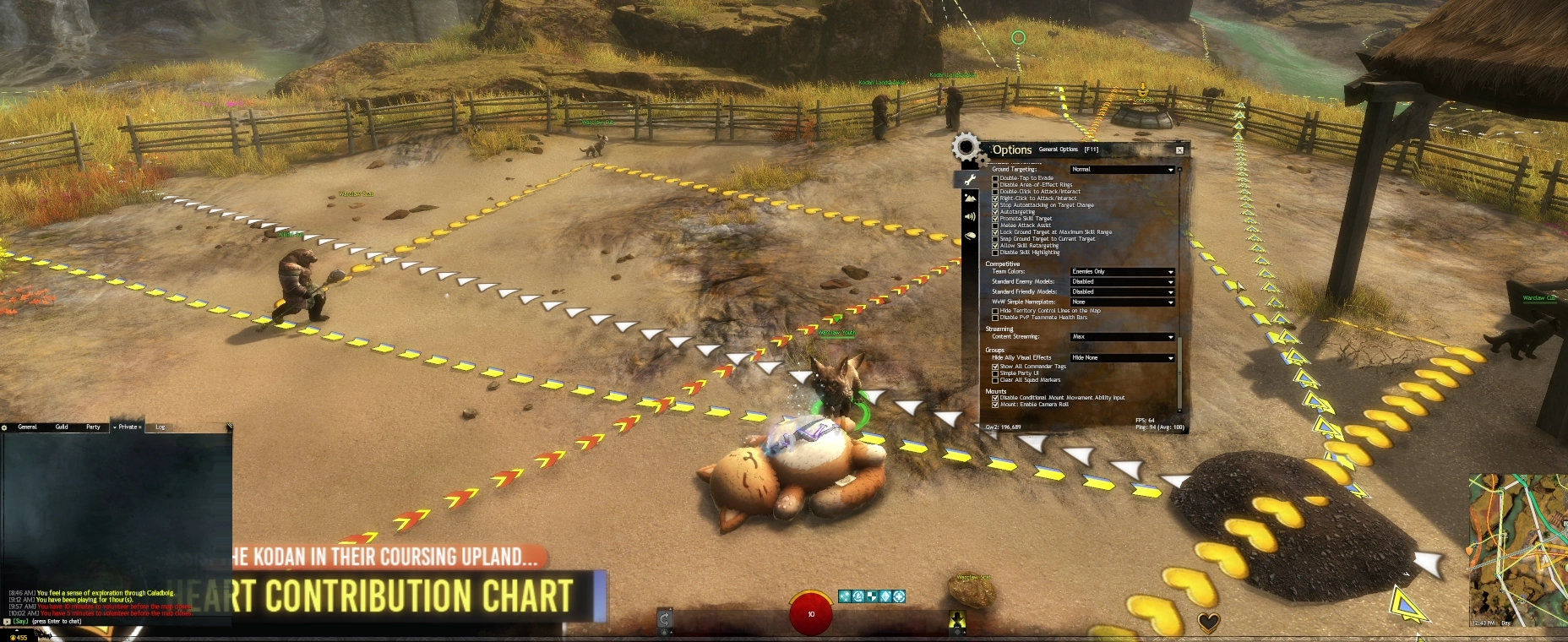Close the Options window
This screenshot has width=1568, height=642.
1179,150
